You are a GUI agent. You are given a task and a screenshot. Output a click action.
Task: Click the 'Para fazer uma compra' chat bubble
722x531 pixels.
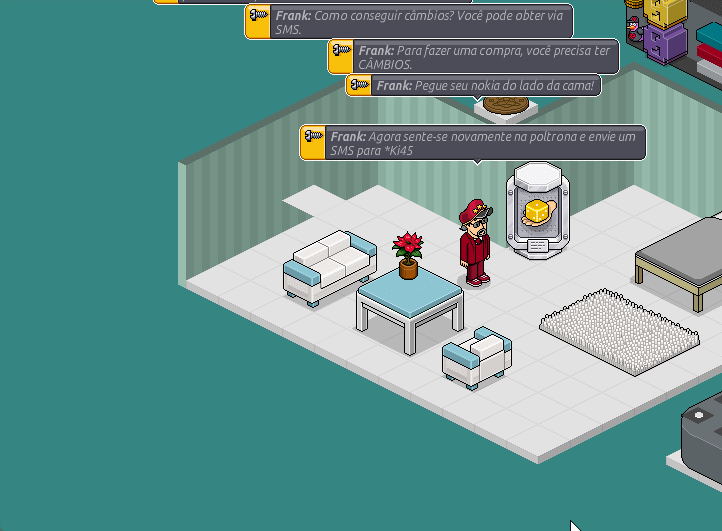473,57
